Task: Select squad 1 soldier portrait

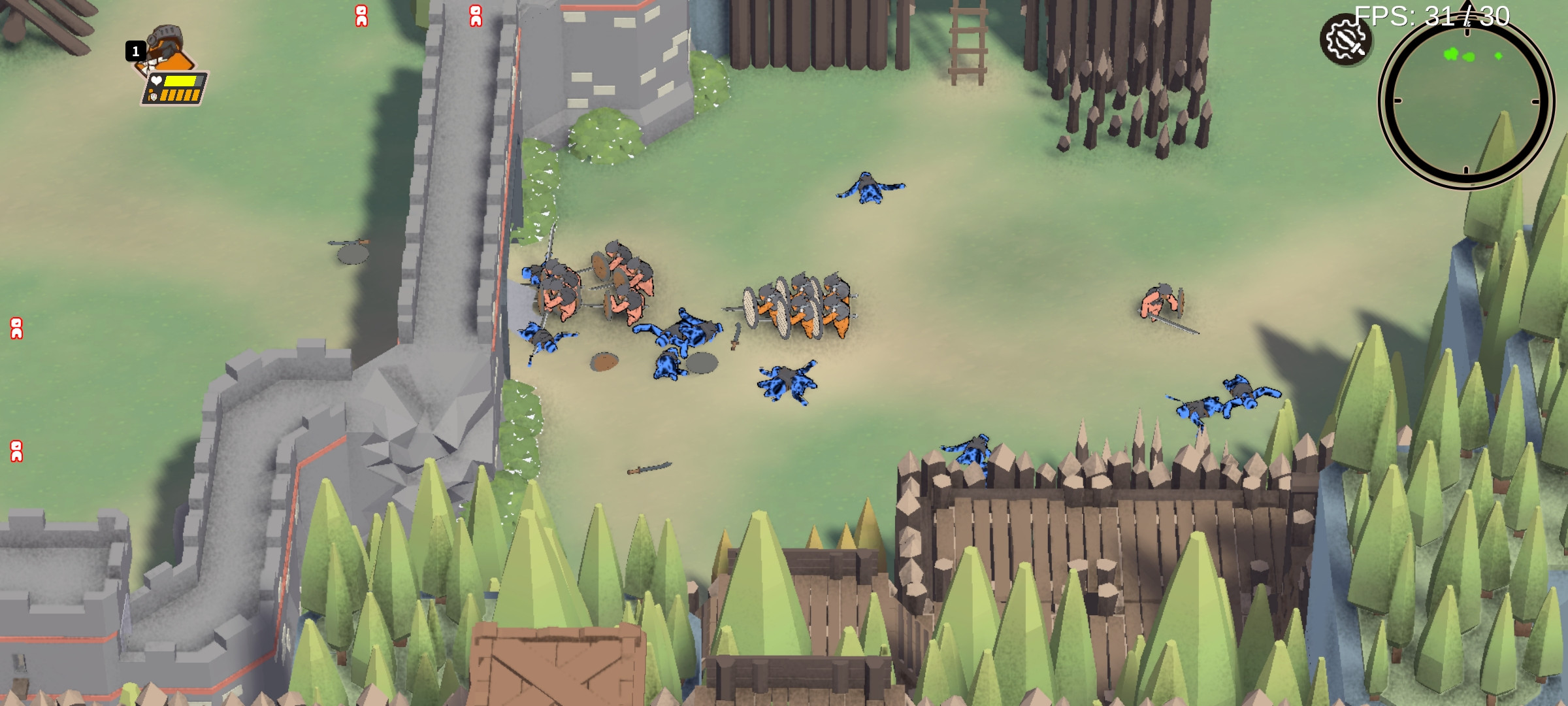Action: (x=169, y=51)
